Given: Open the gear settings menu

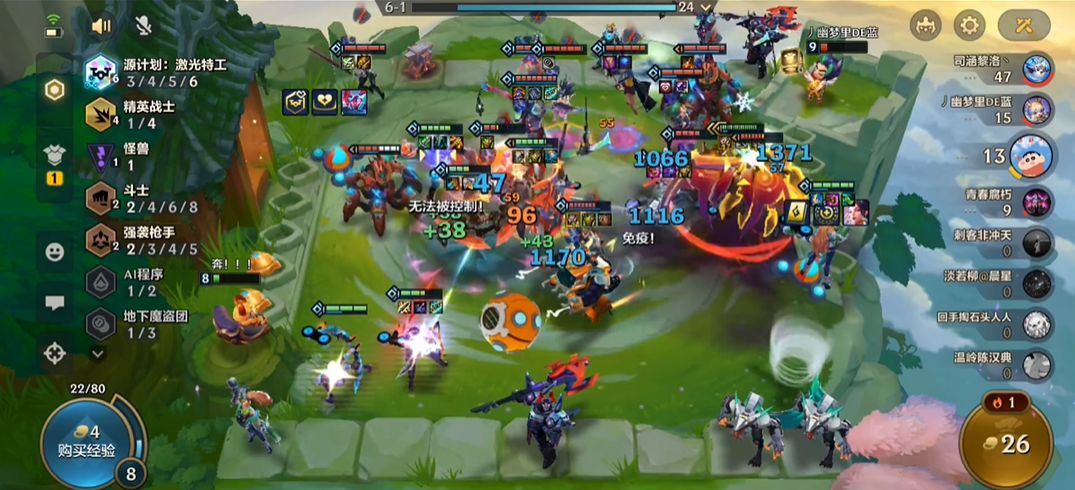Looking at the screenshot, I should [x=968, y=25].
